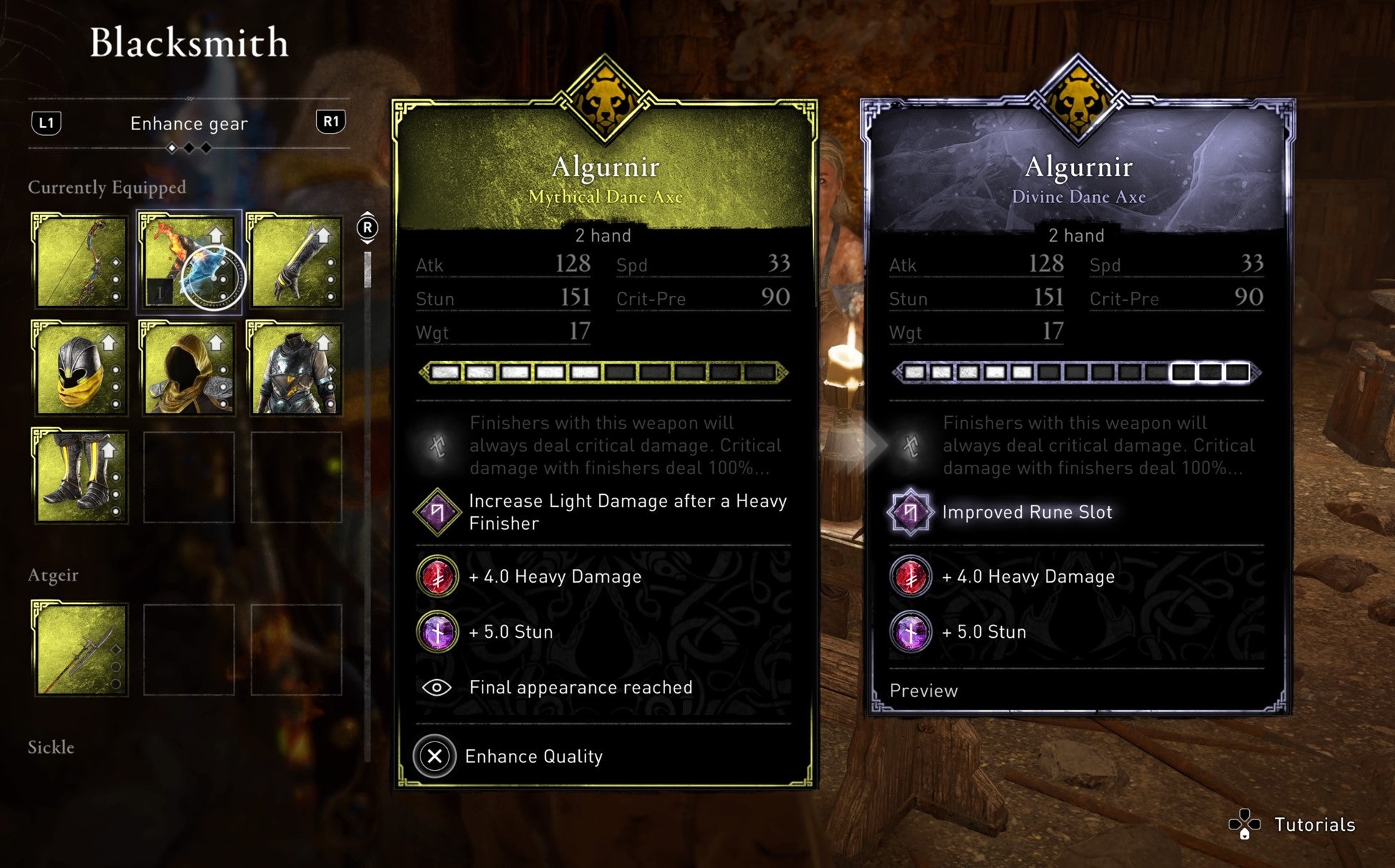Switch to the Enhance gear tab
The height and width of the screenshot is (868, 1395).
pos(189,124)
